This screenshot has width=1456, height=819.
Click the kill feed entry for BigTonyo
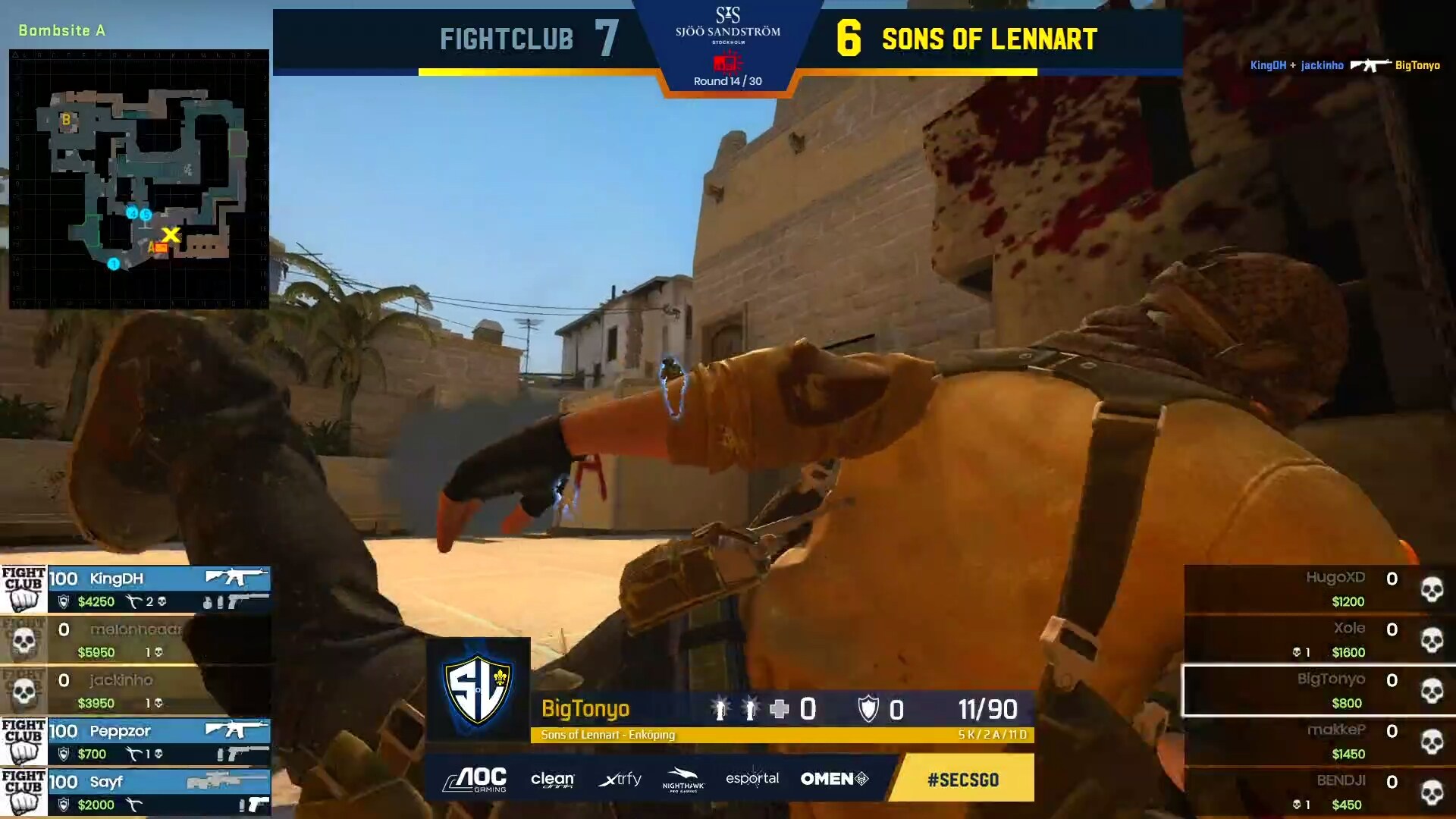[1345, 65]
